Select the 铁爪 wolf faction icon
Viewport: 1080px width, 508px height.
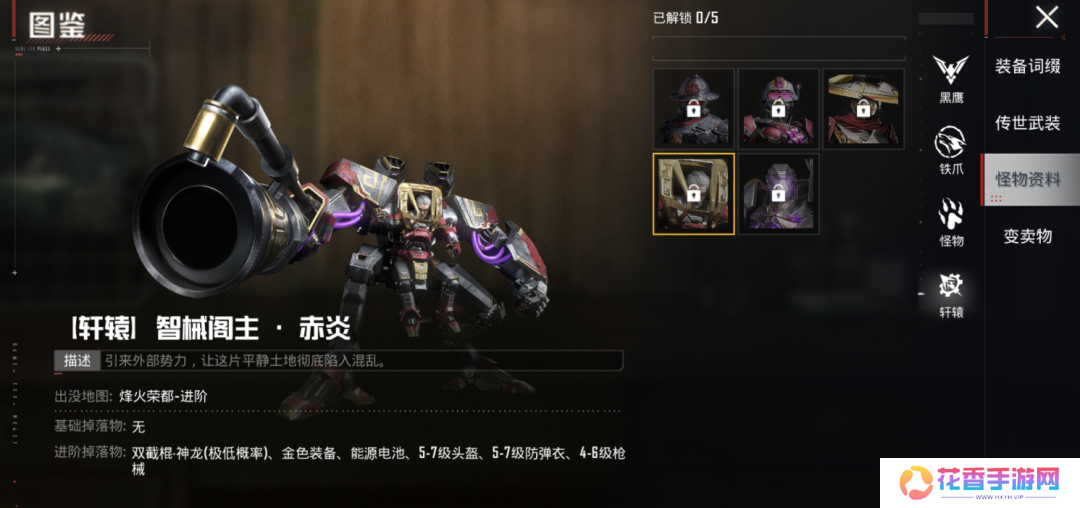951,150
